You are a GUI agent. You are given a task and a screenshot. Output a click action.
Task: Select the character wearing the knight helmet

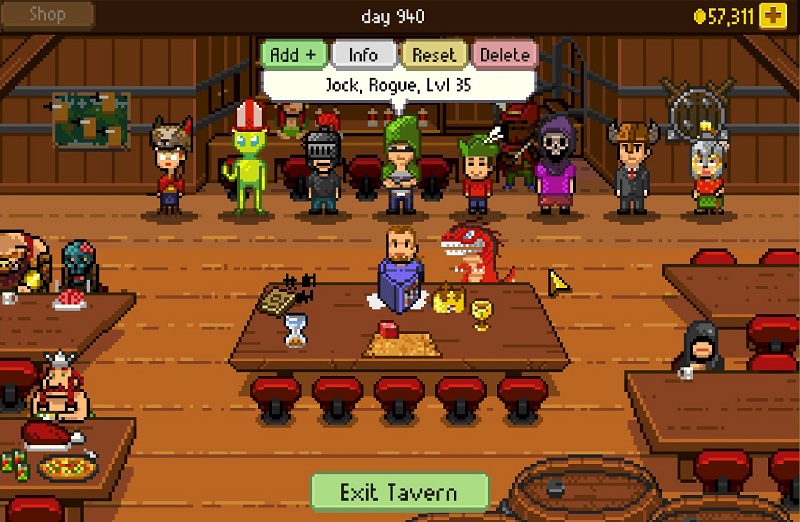[x=323, y=168]
